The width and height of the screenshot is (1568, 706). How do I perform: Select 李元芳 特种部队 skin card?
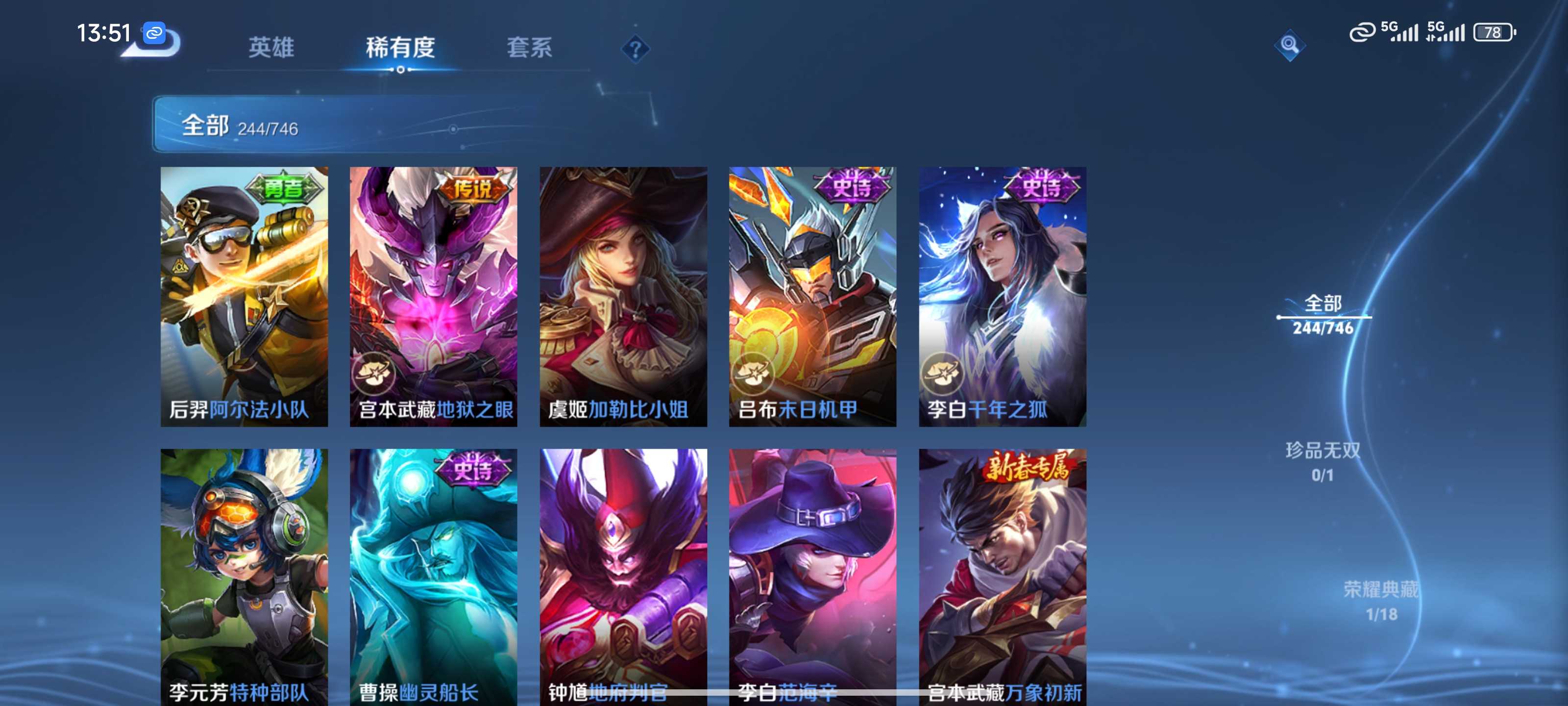pos(244,576)
